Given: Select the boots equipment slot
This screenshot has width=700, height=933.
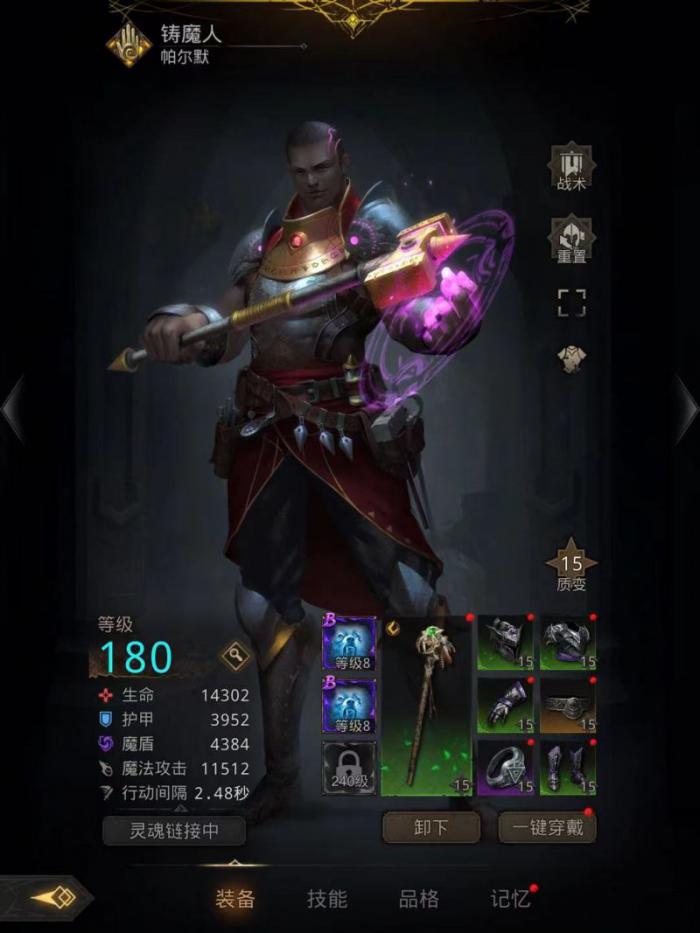Looking at the screenshot, I should (x=568, y=768).
